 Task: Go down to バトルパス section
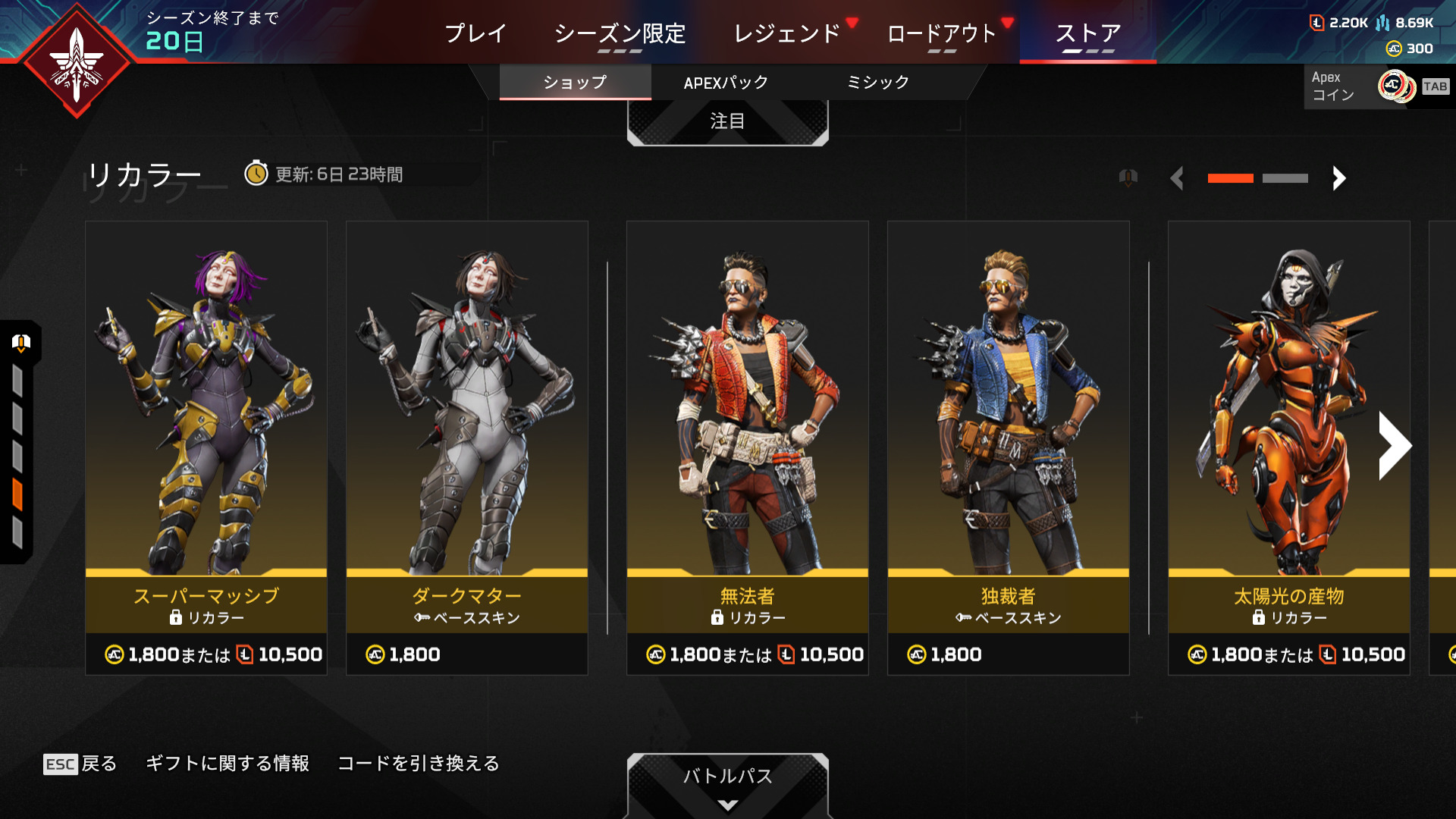[x=727, y=781]
